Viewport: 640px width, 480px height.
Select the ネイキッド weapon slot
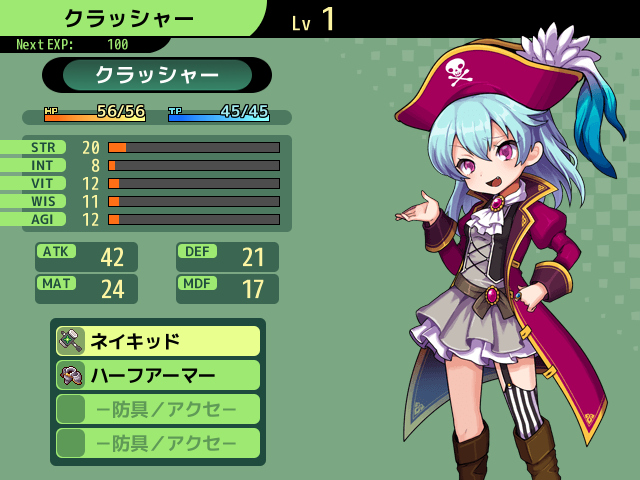pos(158,341)
